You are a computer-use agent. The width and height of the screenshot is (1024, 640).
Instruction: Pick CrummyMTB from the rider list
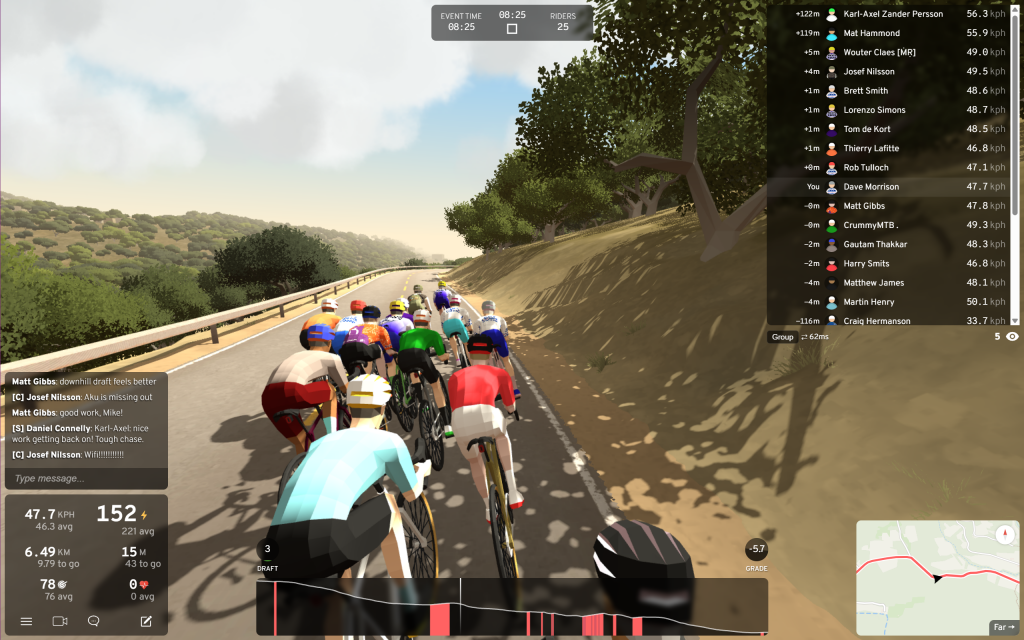pos(871,225)
